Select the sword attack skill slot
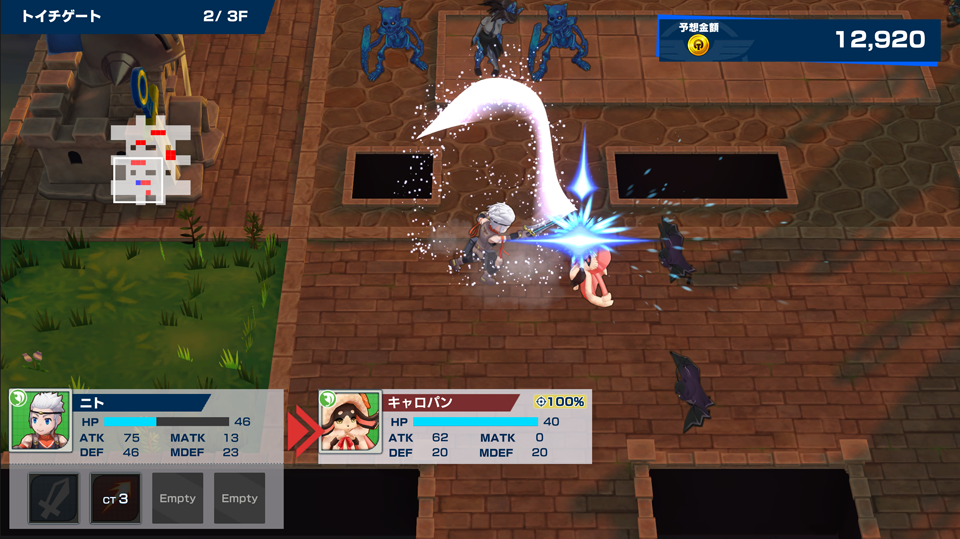Viewport: 960px width, 539px height. coord(54,498)
